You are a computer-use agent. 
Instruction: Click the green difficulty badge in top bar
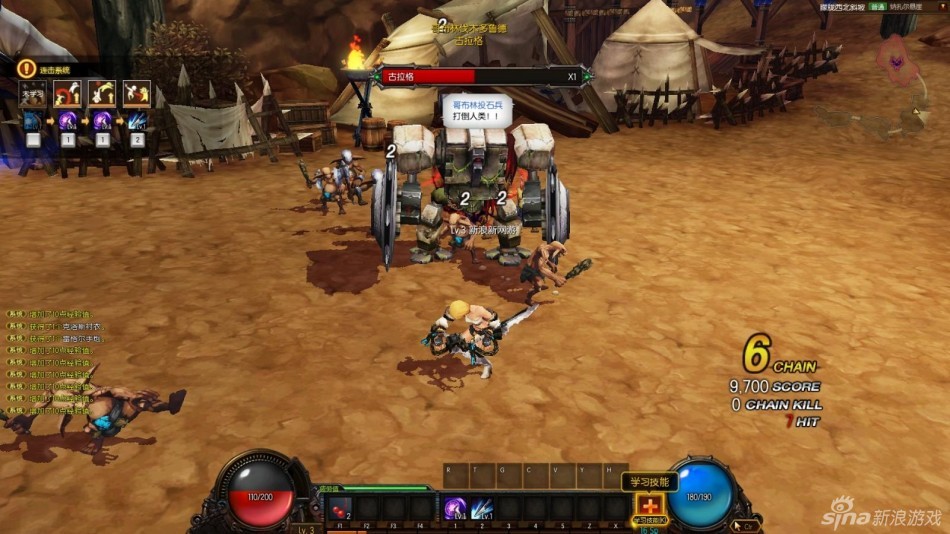(877, 6)
